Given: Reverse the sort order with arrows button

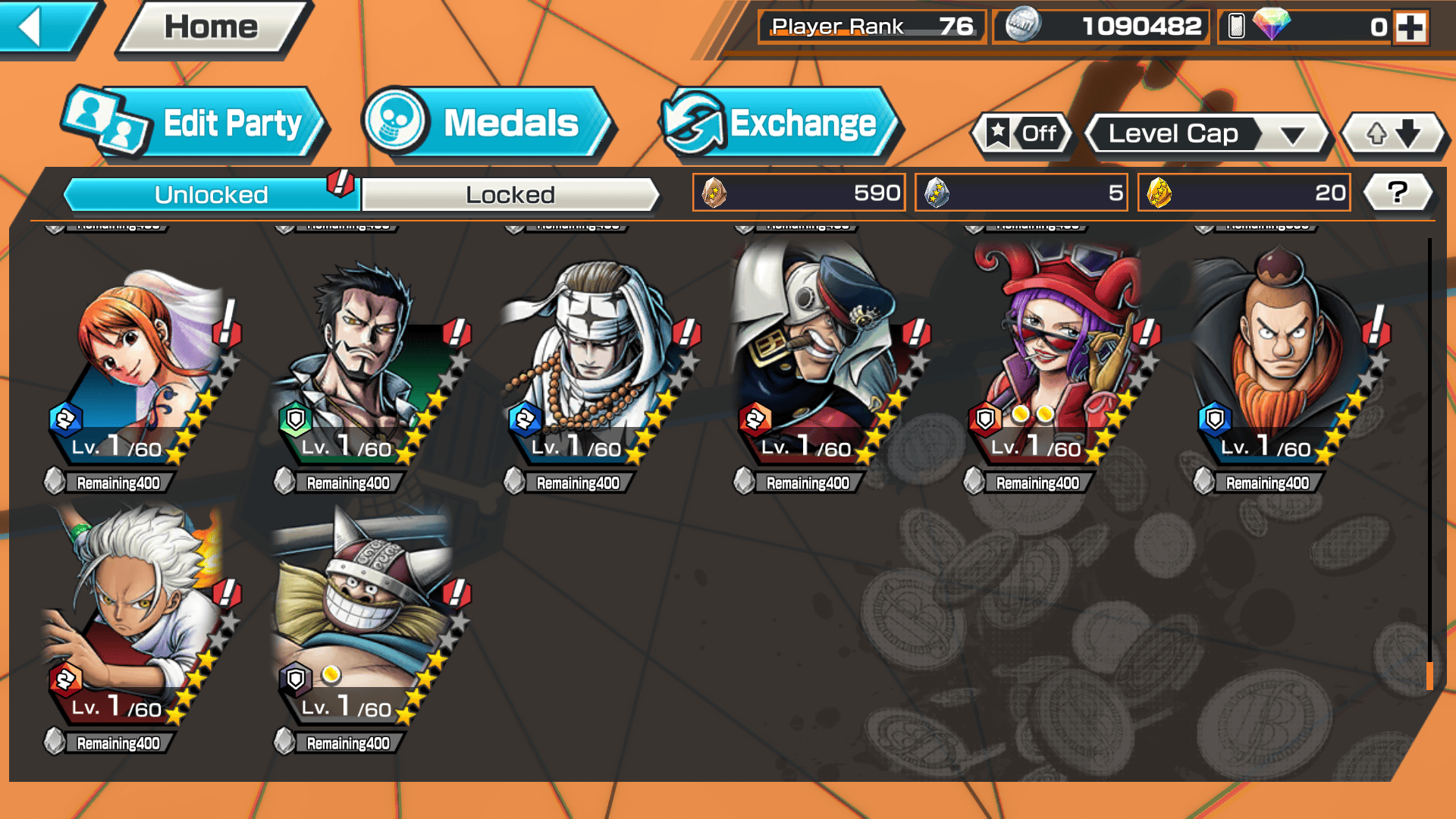Looking at the screenshot, I should pos(1393,134).
